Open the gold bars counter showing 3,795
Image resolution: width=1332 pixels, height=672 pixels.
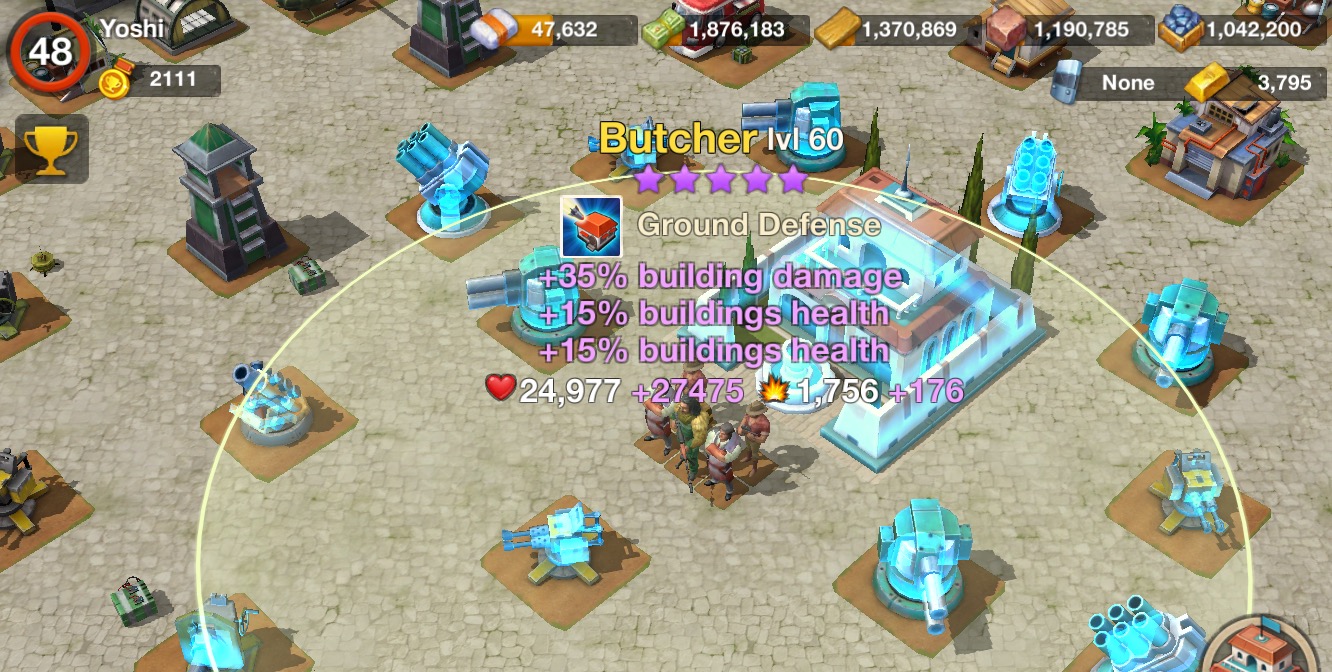pos(1255,83)
